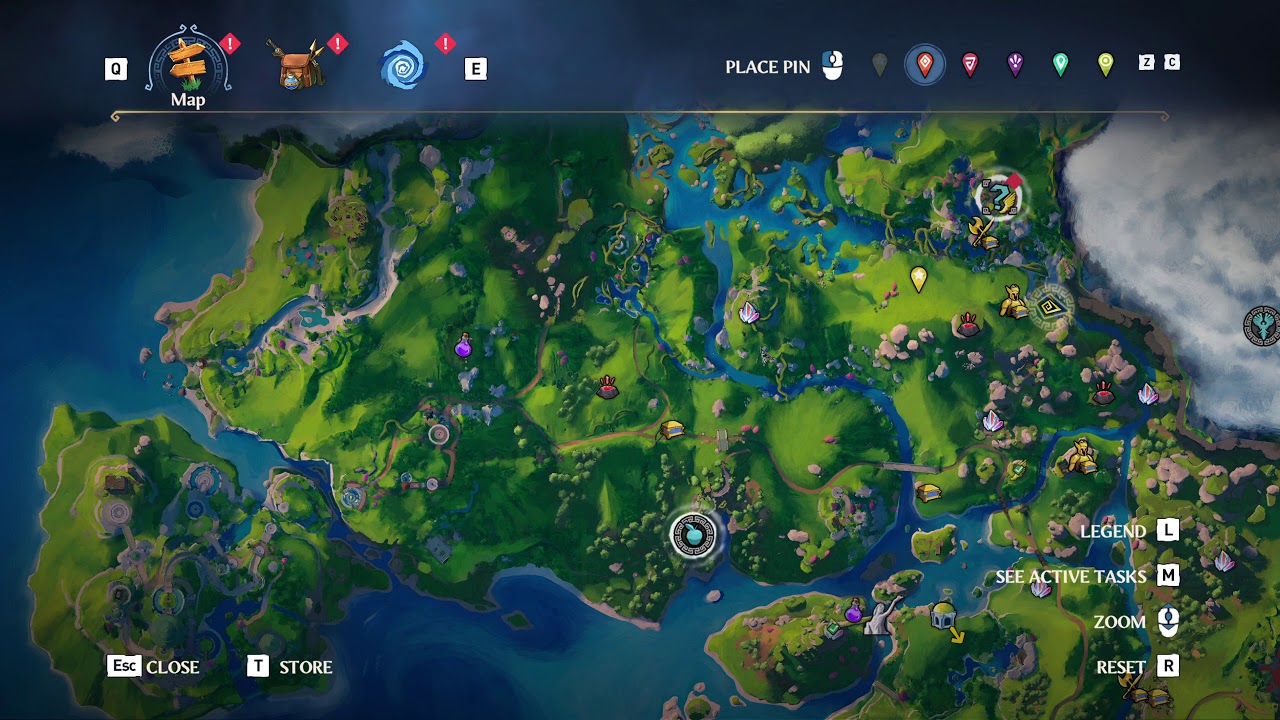Pick the red pin type
Screen dimensions: 1280x720
click(969, 66)
